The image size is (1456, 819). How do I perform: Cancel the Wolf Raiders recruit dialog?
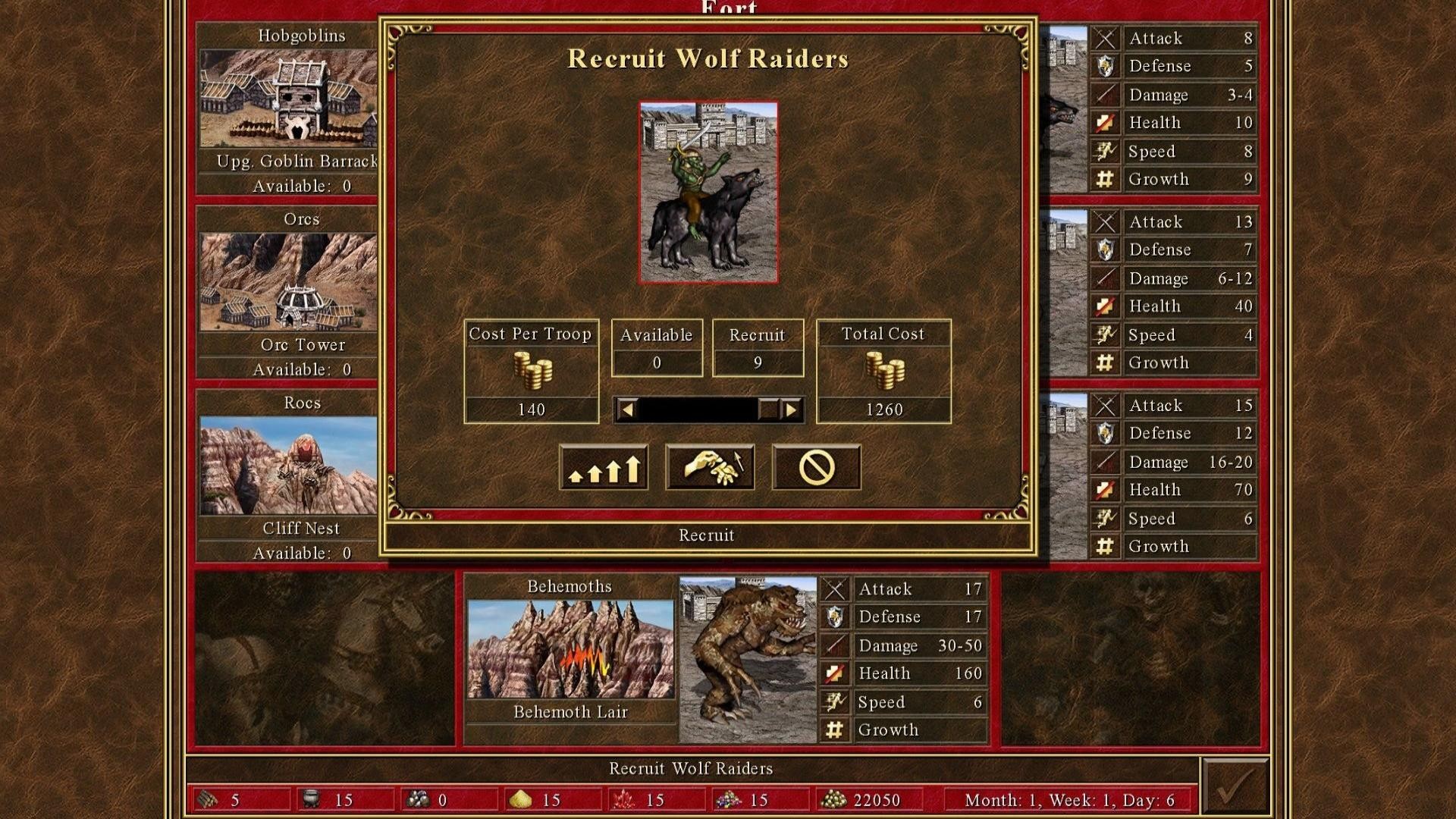[816, 467]
